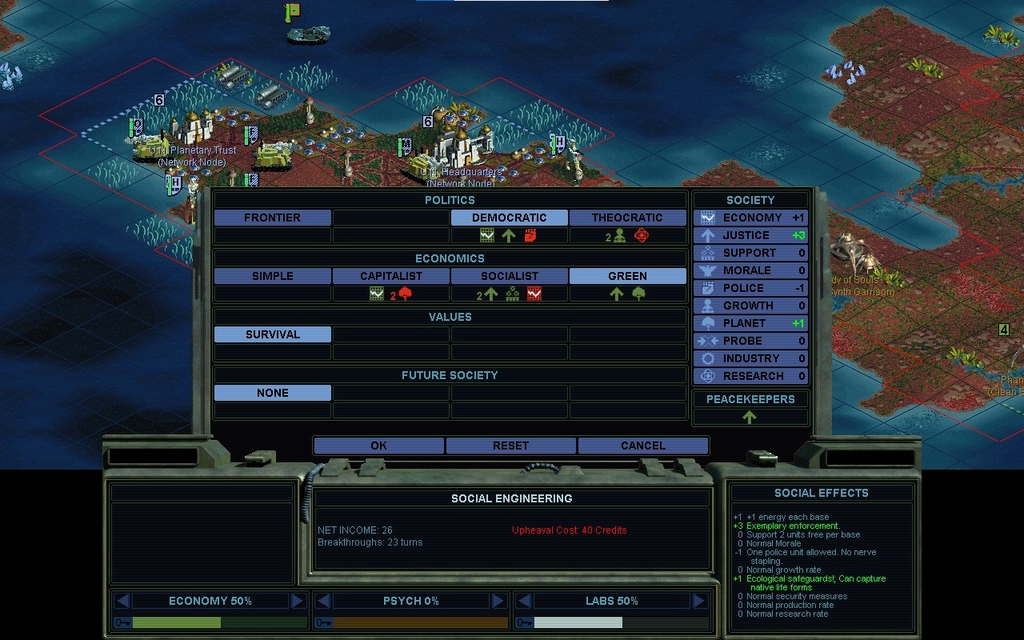The image size is (1024, 640).
Task: Increase Labs allocation with right arrow
Action: click(x=699, y=601)
